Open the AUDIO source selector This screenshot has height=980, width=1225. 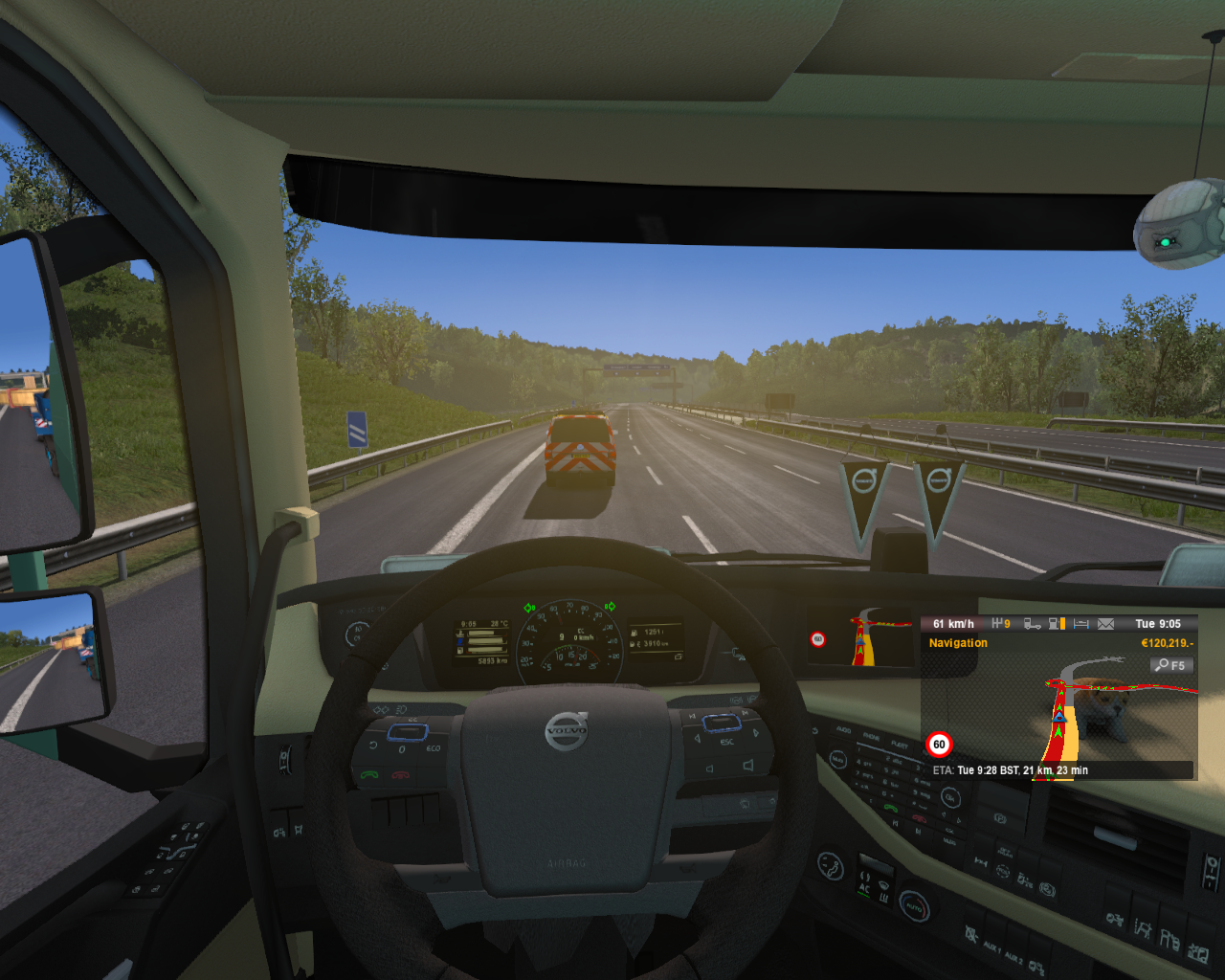click(x=843, y=731)
